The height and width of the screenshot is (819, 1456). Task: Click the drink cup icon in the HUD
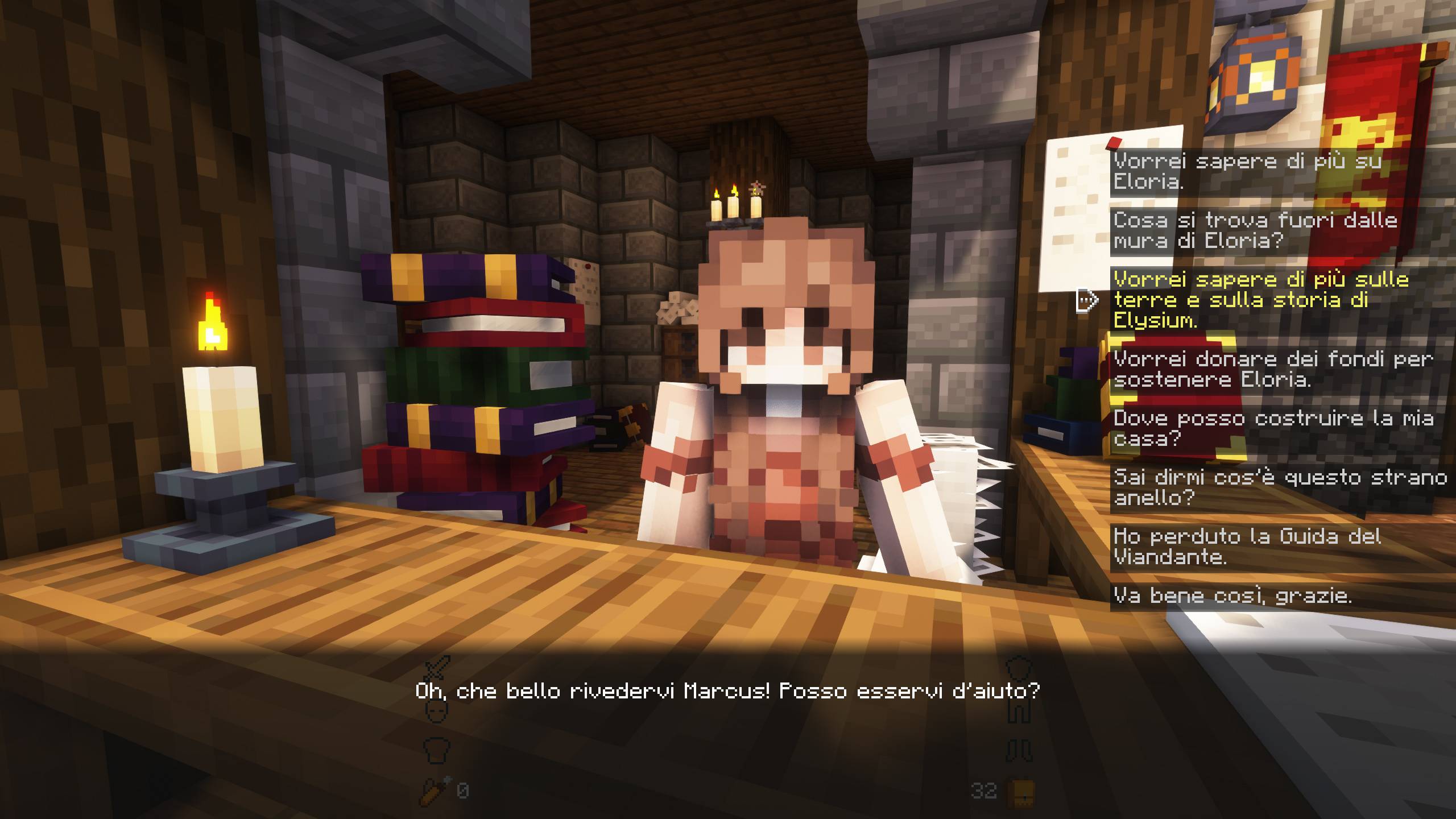pyautogui.click(x=436, y=751)
